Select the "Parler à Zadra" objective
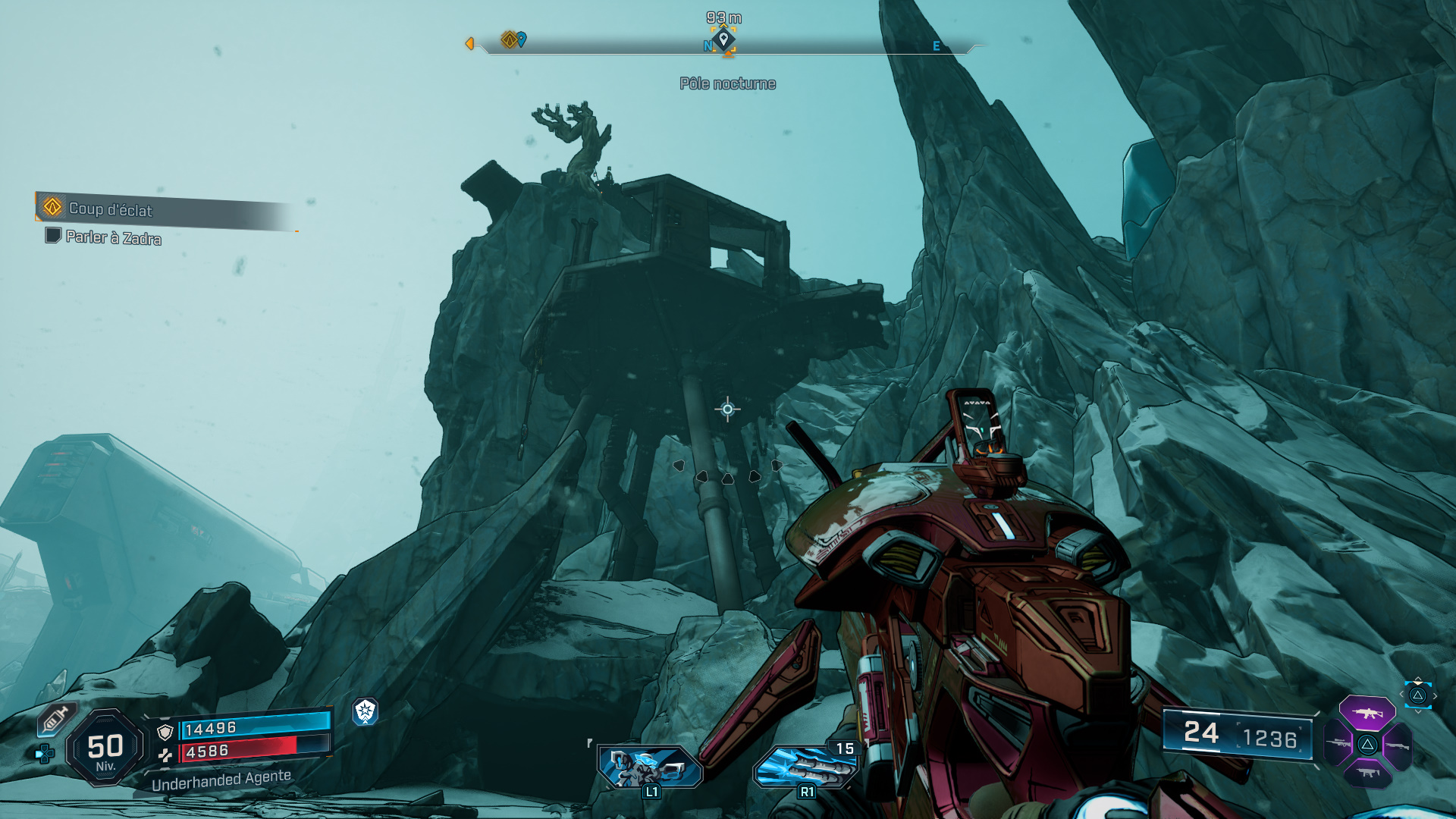 [113, 237]
